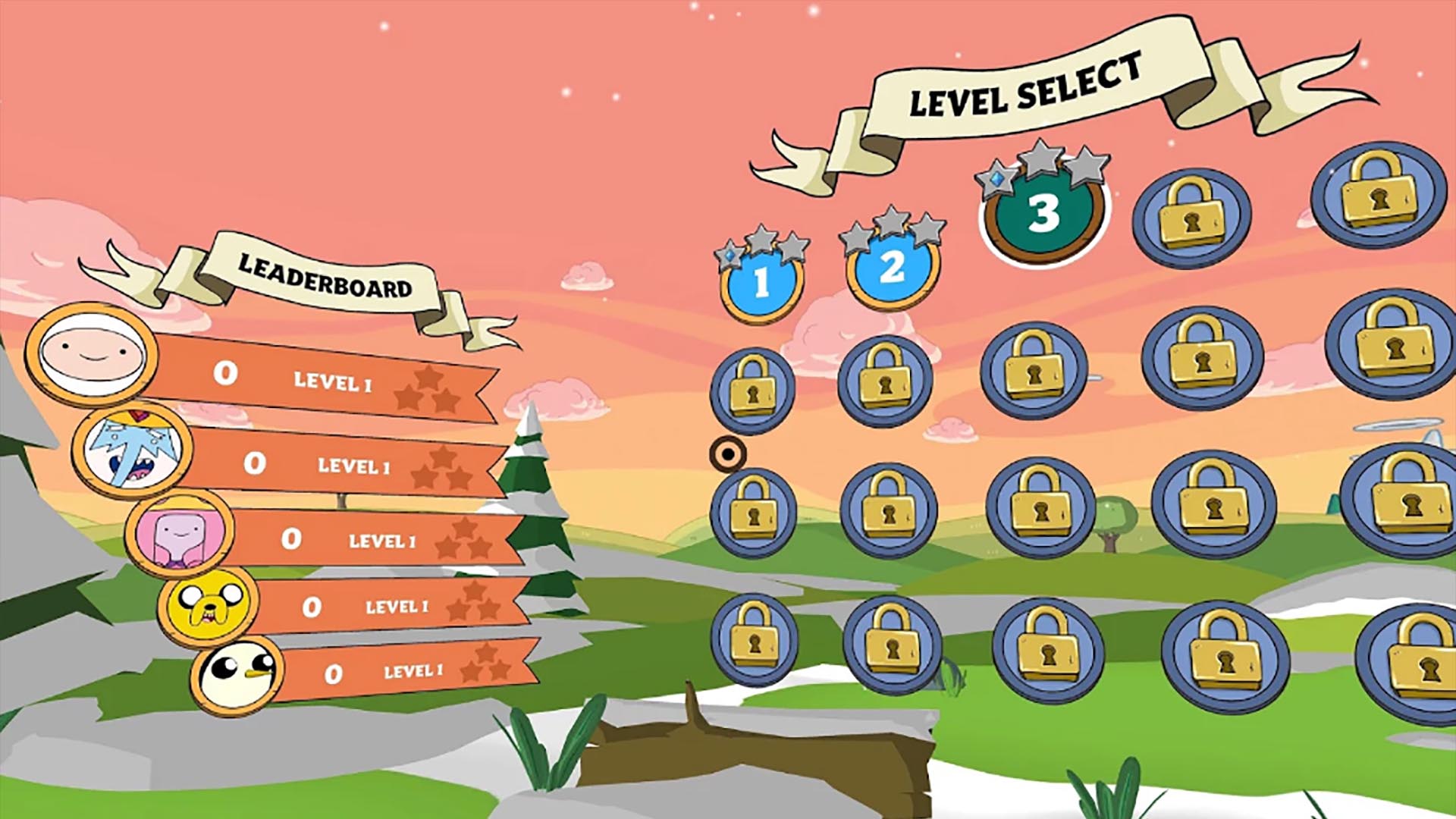Click Finn's leaderboard row
The image size is (1456, 819).
tap(303, 377)
